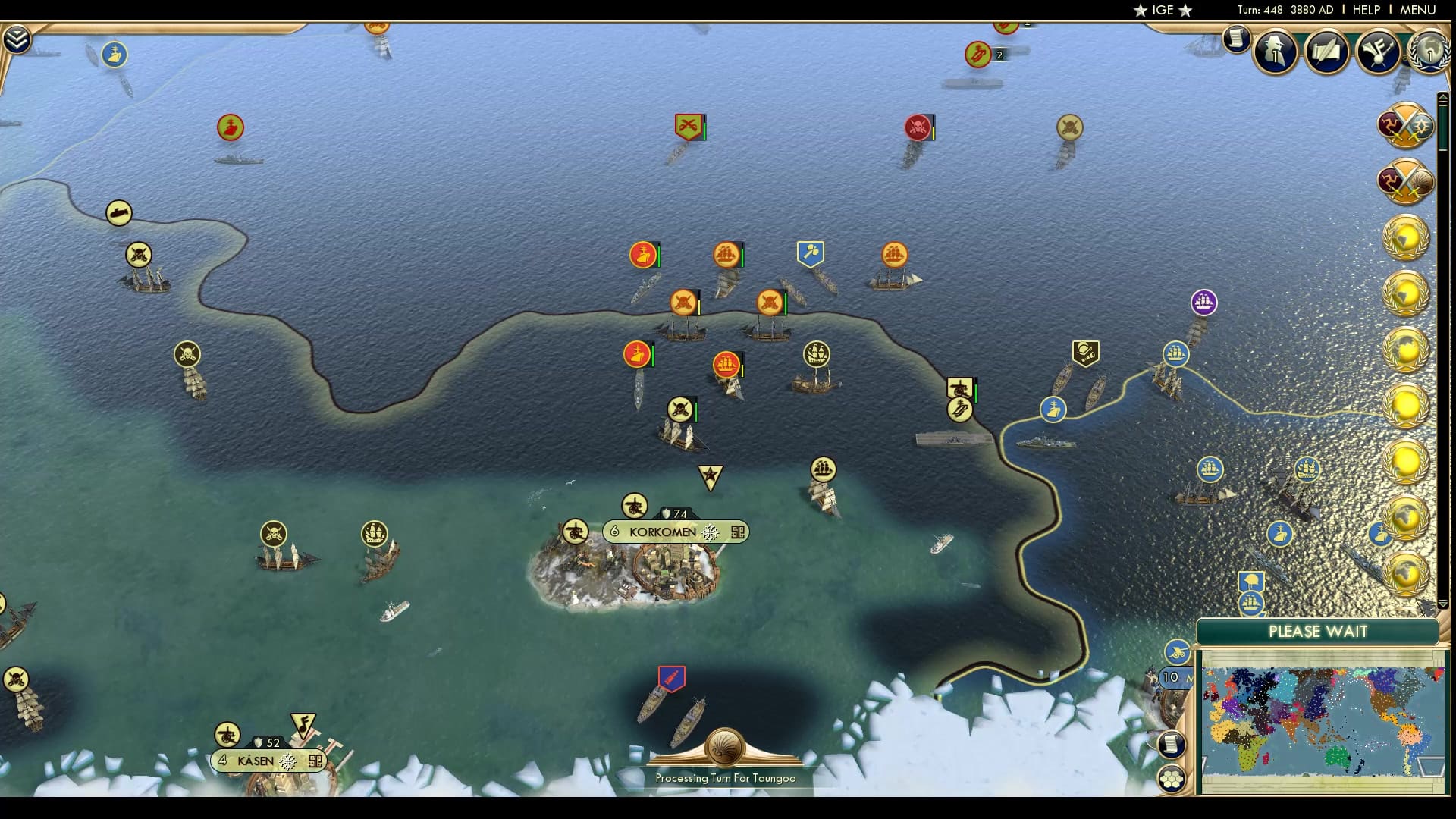Click the notifications scroll icon at top right

point(1237,36)
